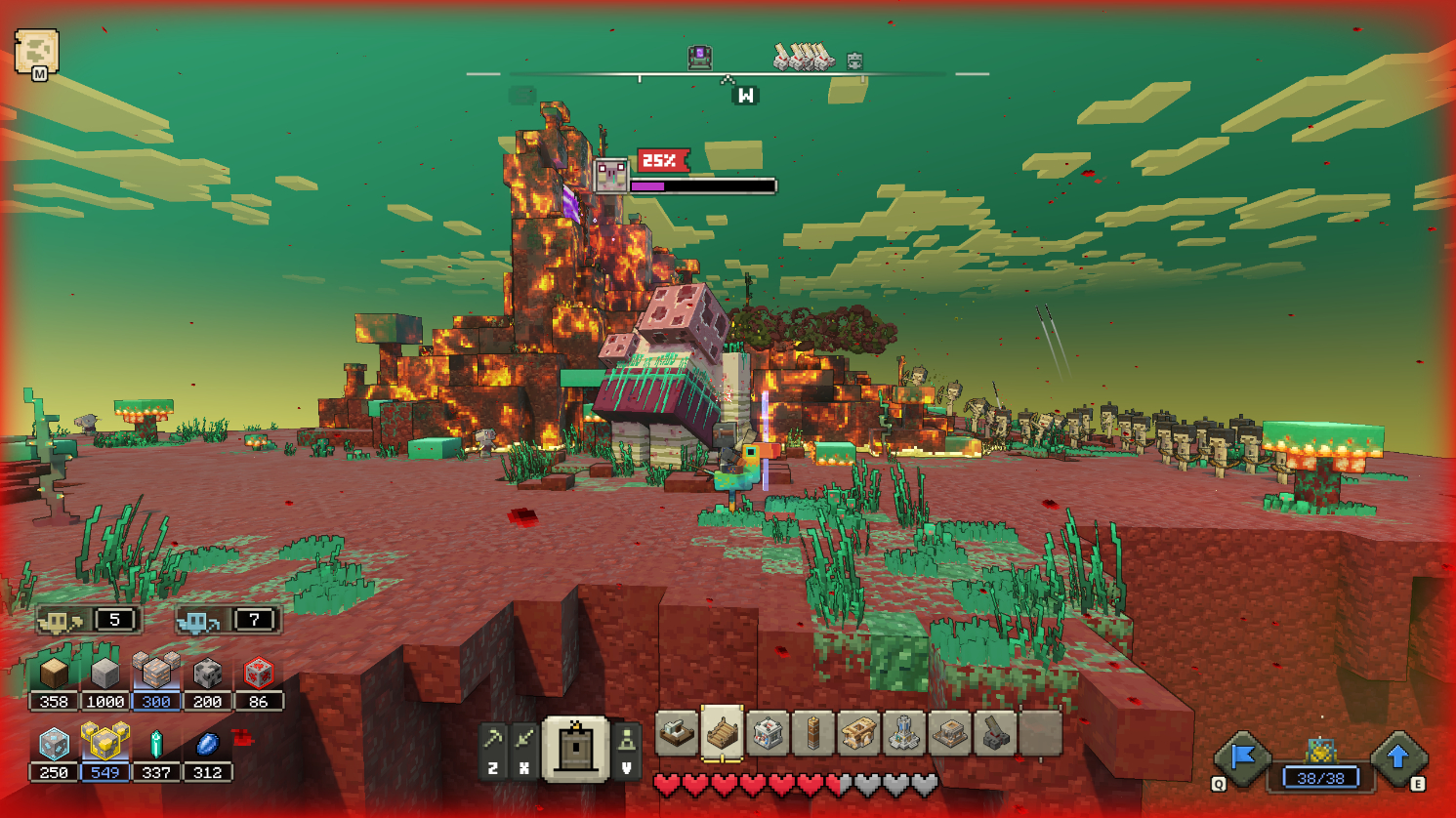Select the dark stone cannon slot
Image resolution: width=1456 pixels, height=818 pixels.
tap(994, 733)
